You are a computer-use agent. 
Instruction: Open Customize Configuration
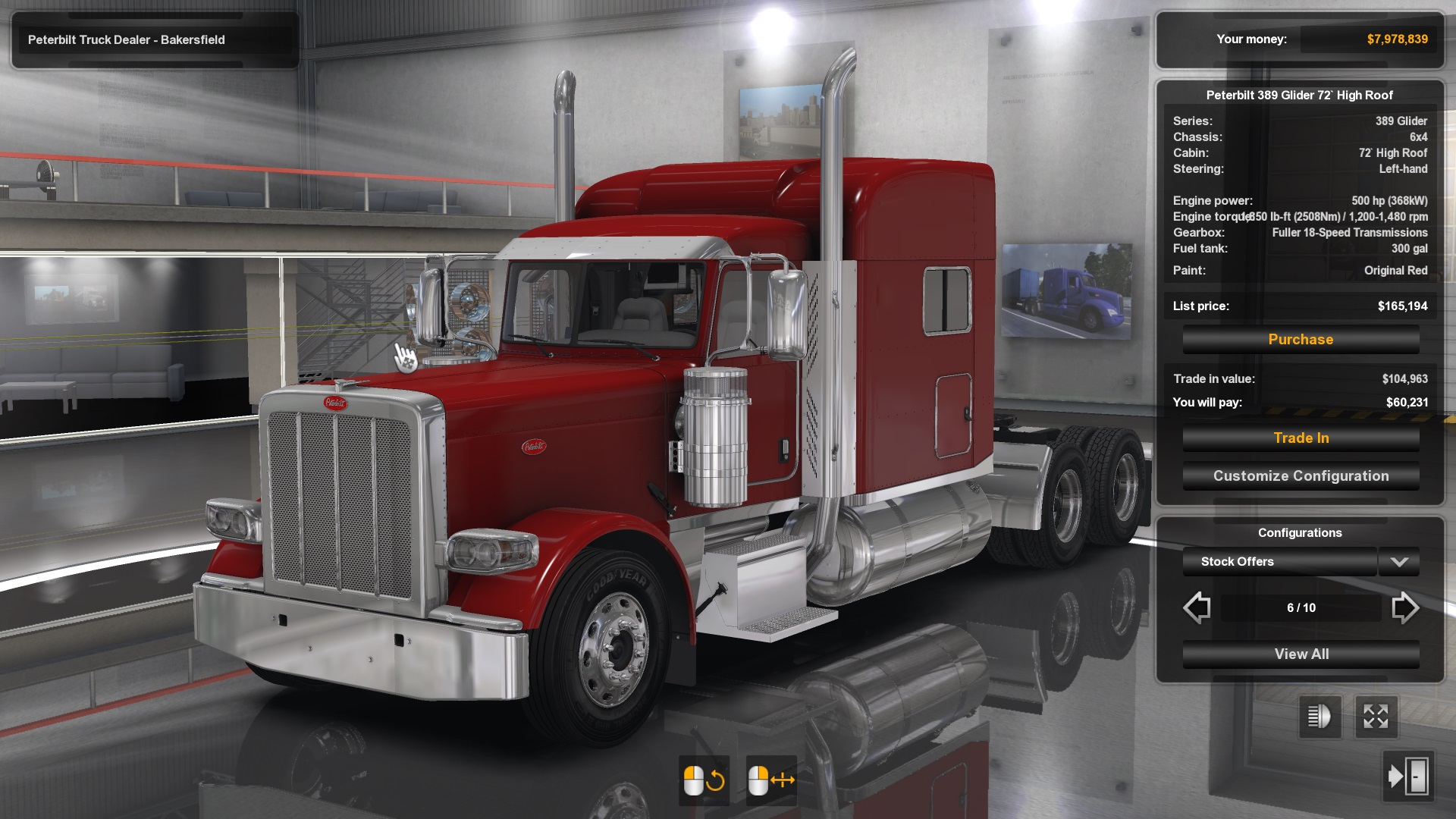(x=1301, y=476)
